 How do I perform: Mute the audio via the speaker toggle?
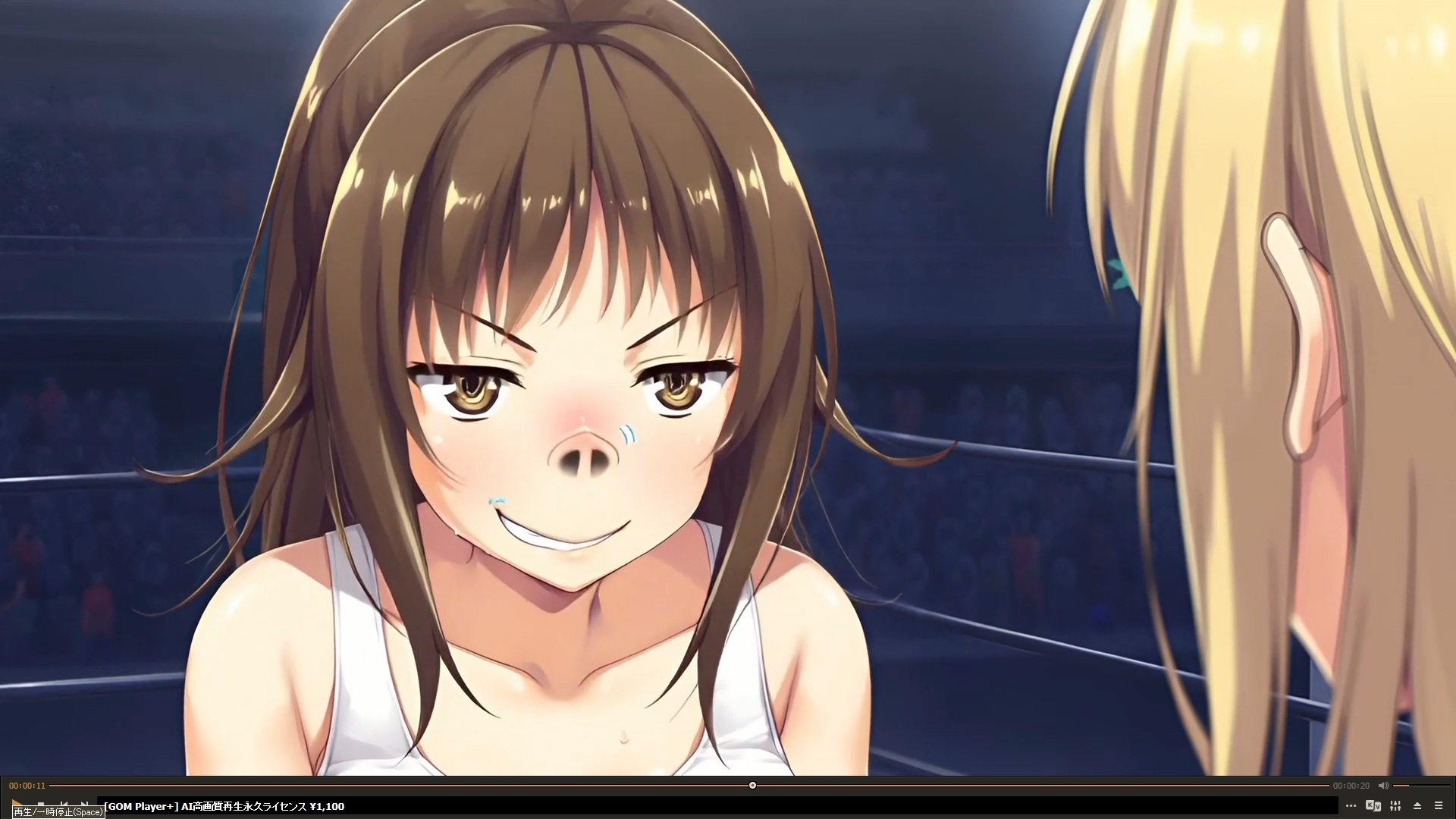(x=1383, y=786)
